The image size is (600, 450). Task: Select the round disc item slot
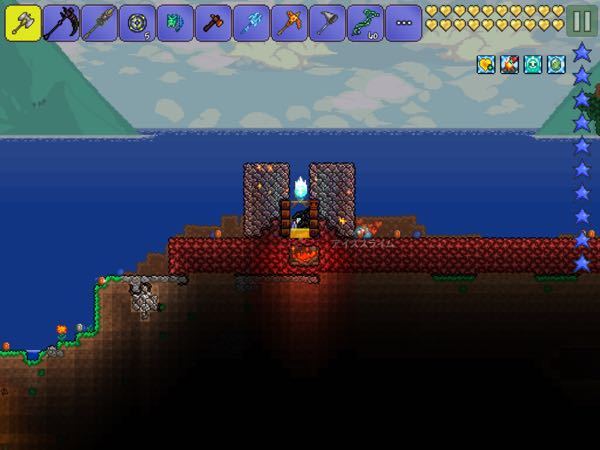[137, 22]
